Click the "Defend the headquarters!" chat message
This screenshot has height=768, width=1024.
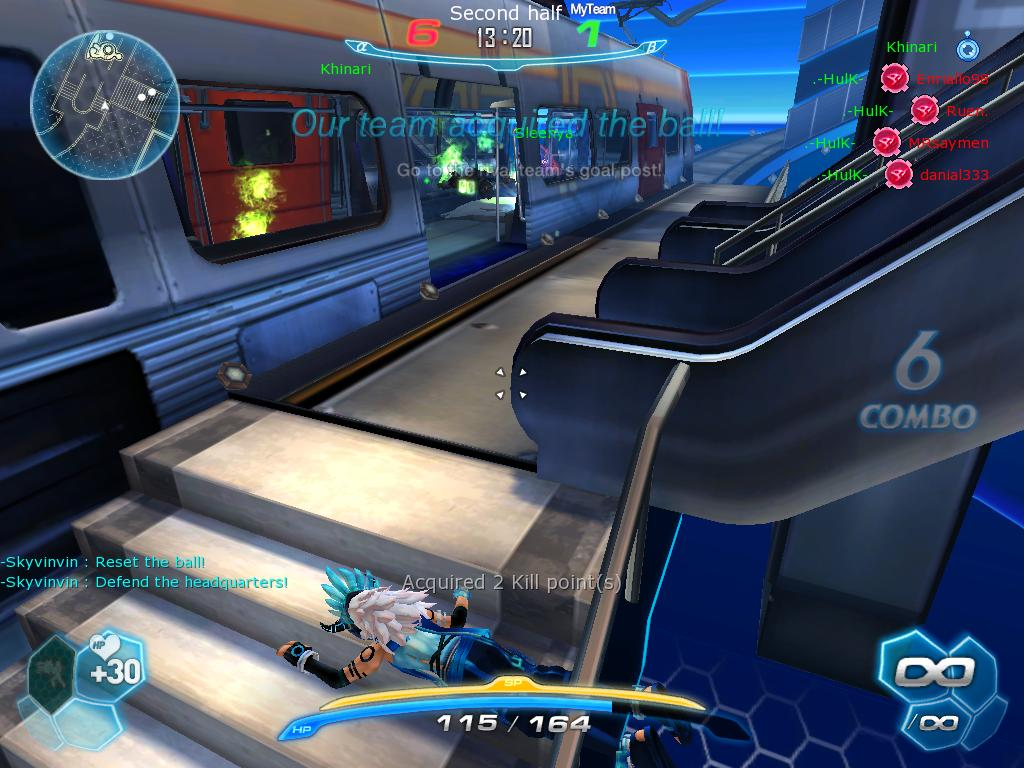pyautogui.click(x=145, y=582)
